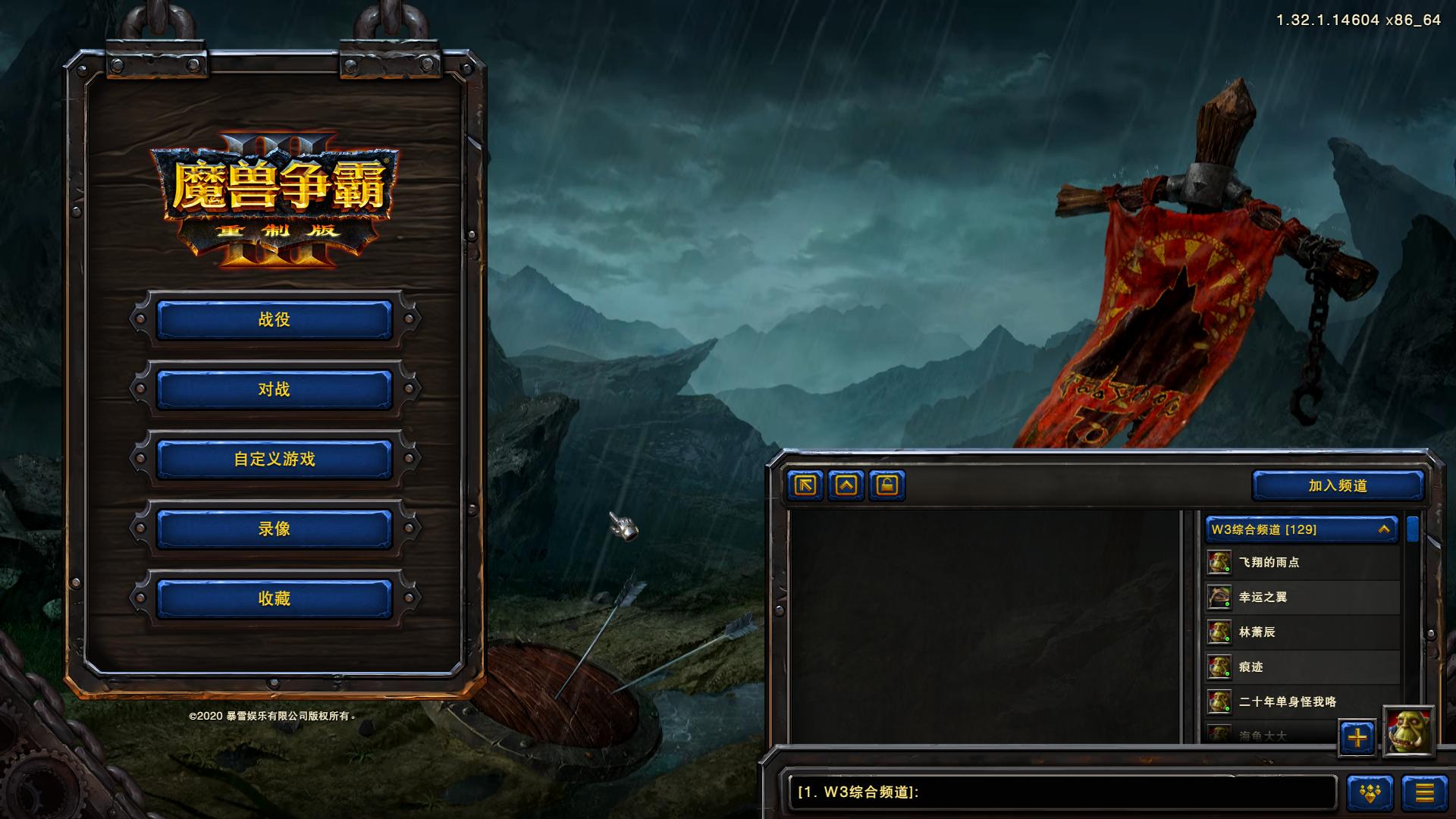This screenshot has height=819, width=1456.
Task: Expand the 二十年单身怪我咯 member entry
Action: coord(1289,702)
